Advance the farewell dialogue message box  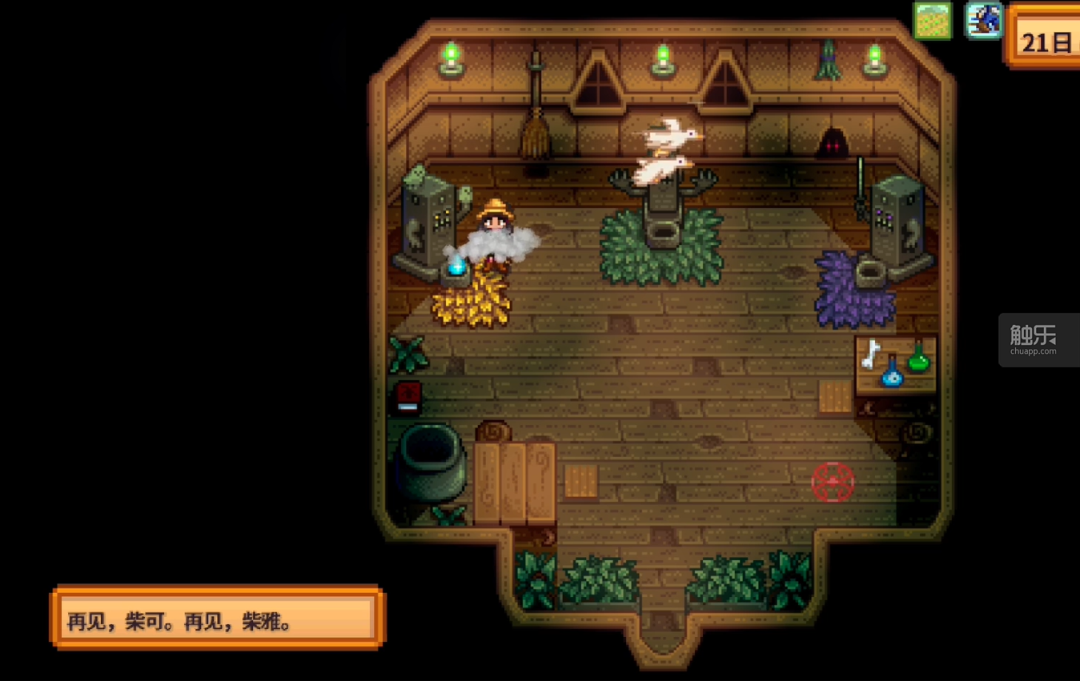click(x=218, y=619)
